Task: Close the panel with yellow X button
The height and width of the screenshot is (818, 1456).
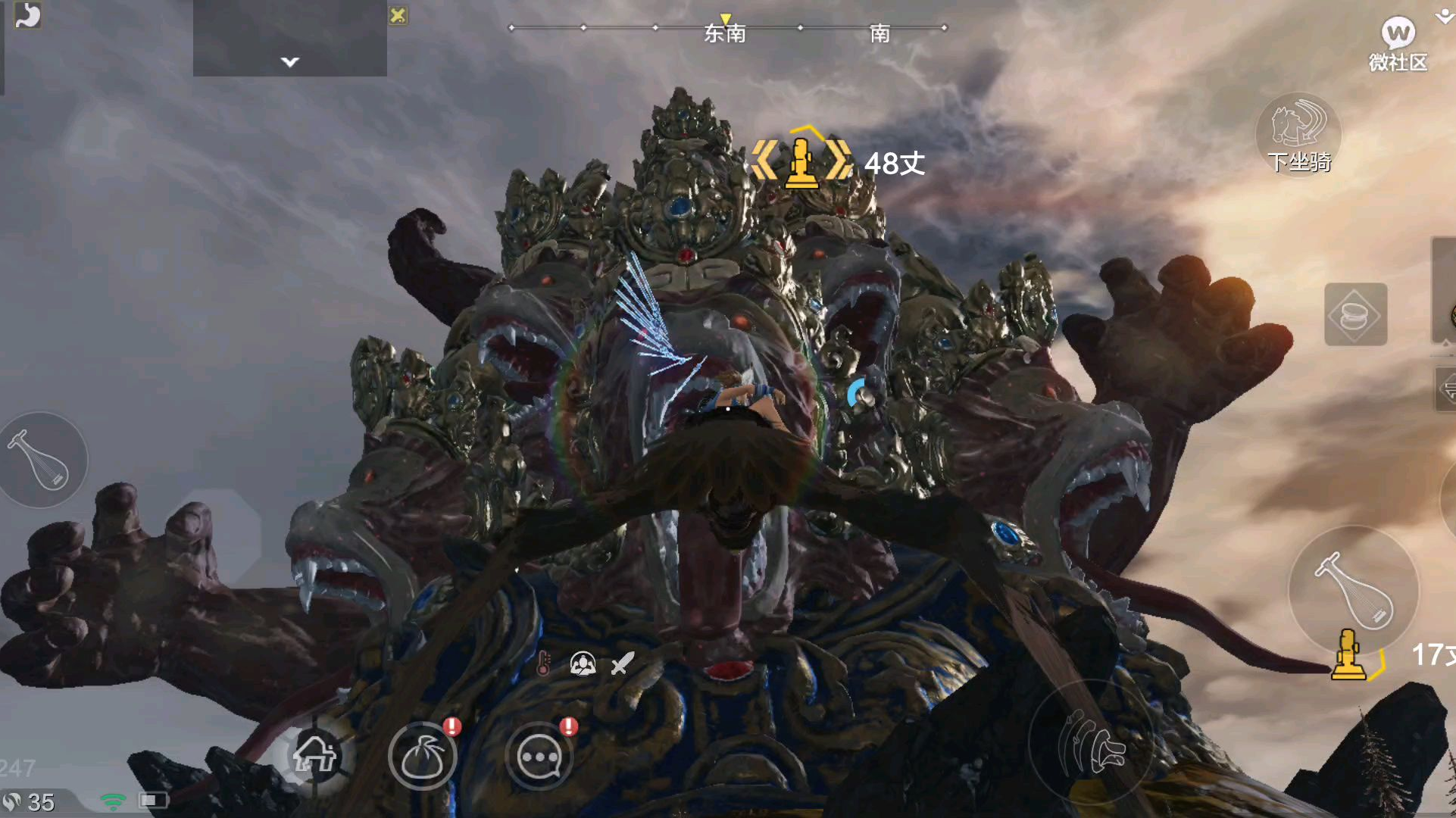Action: click(398, 15)
